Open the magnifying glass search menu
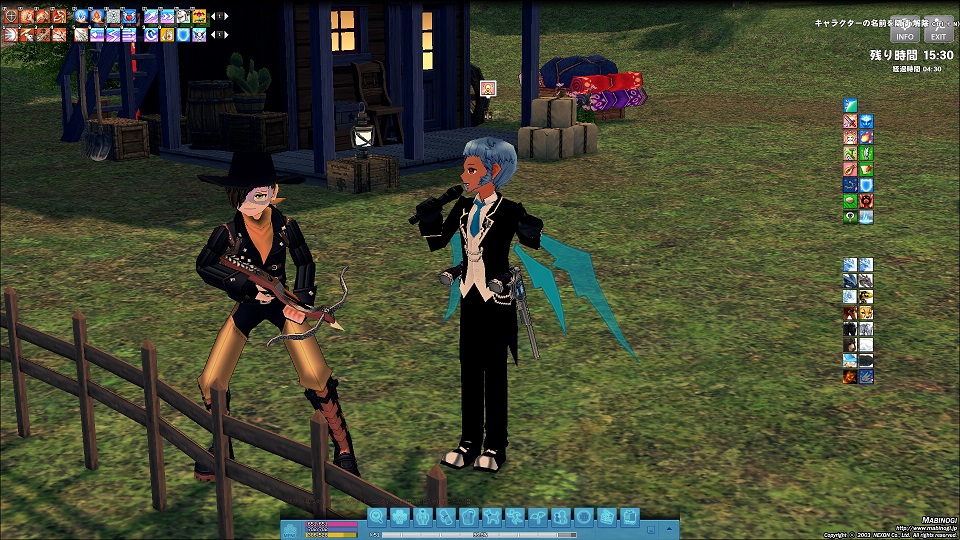 [x=377, y=517]
